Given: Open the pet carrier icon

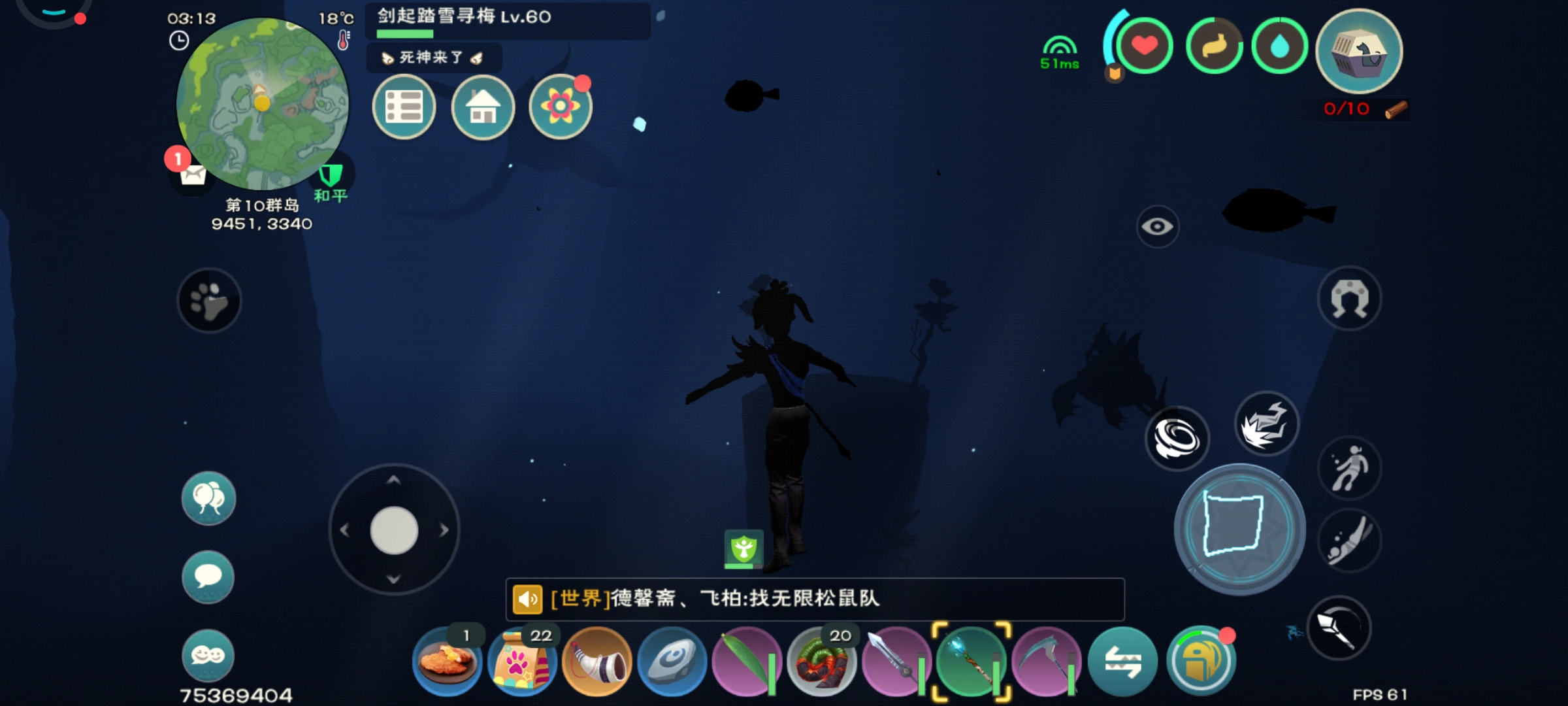Looking at the screenshot, I should tap(1359, 51).
